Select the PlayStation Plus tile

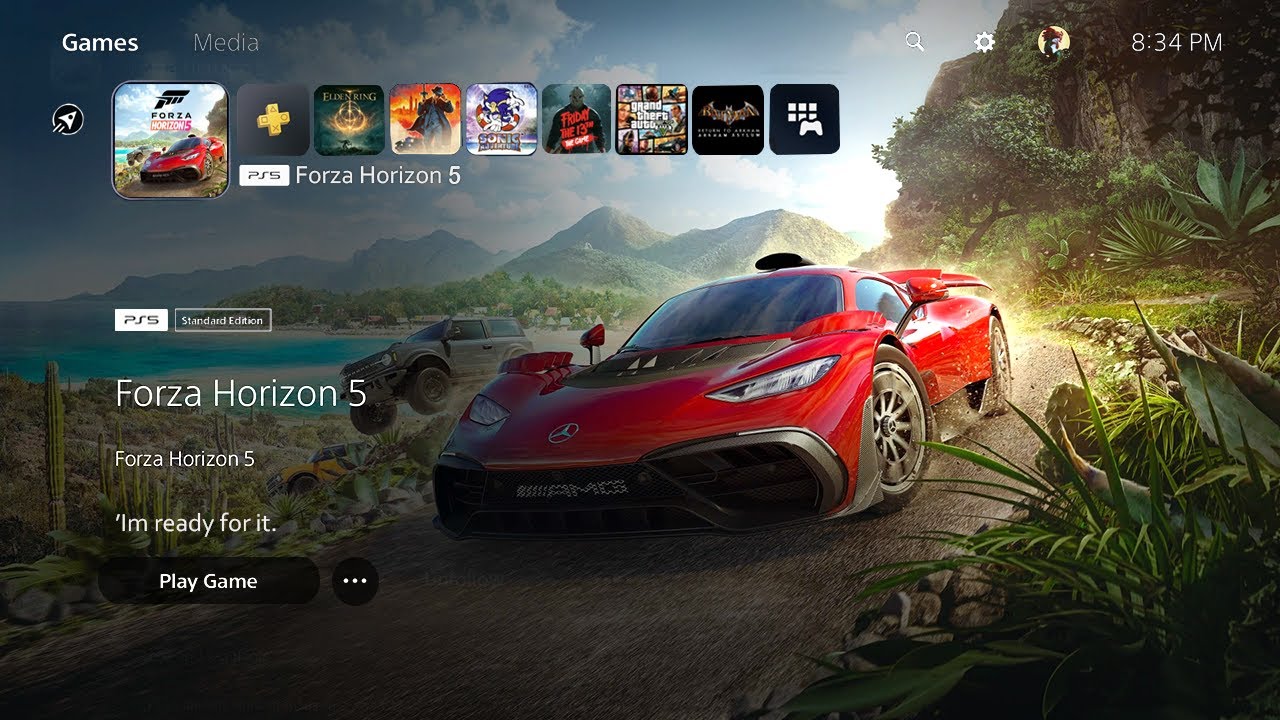tap(274, 118)
